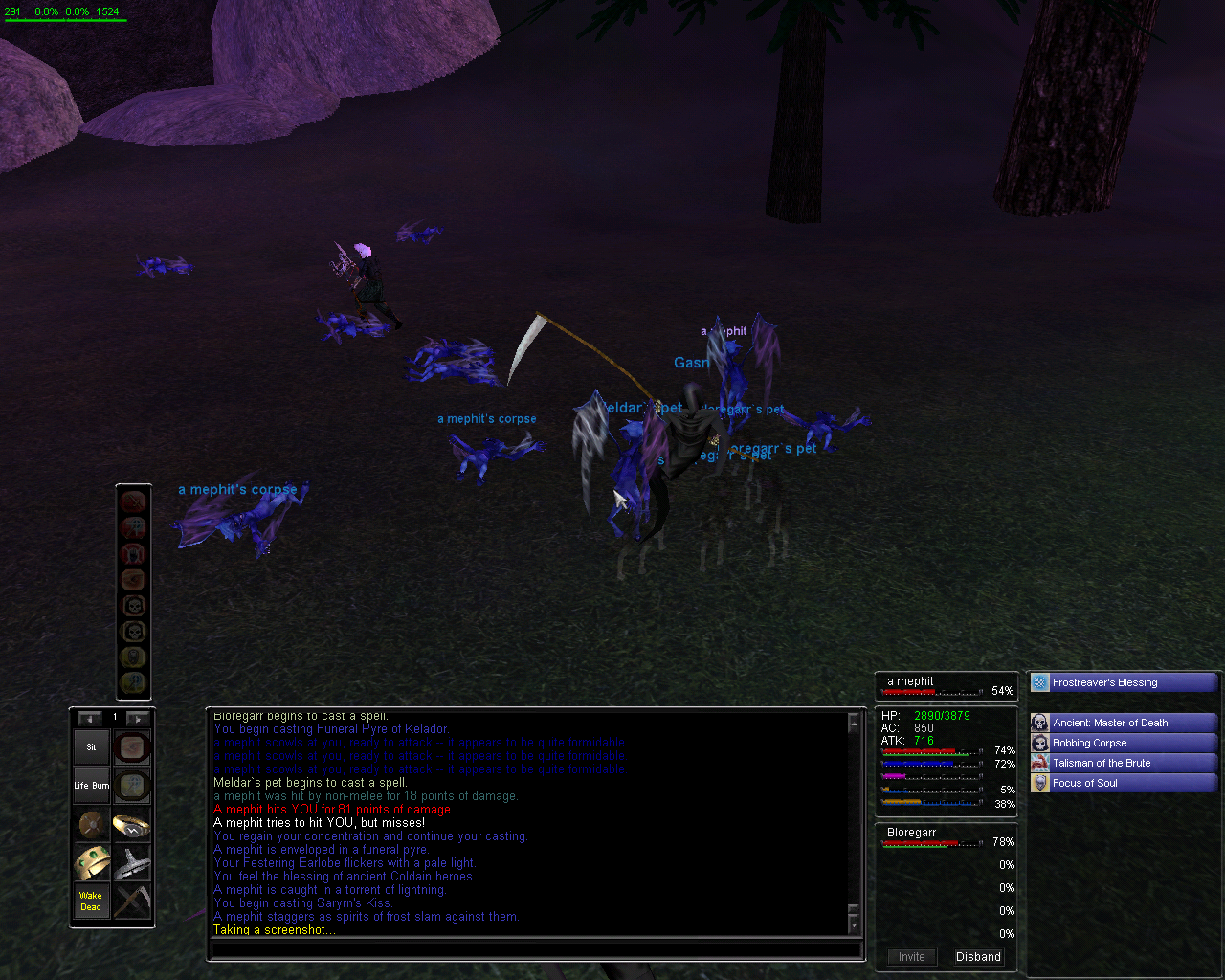1225x980 pixels.
Task: Click the chat window scroll-down arrow
Action: (x=854, y=925)
